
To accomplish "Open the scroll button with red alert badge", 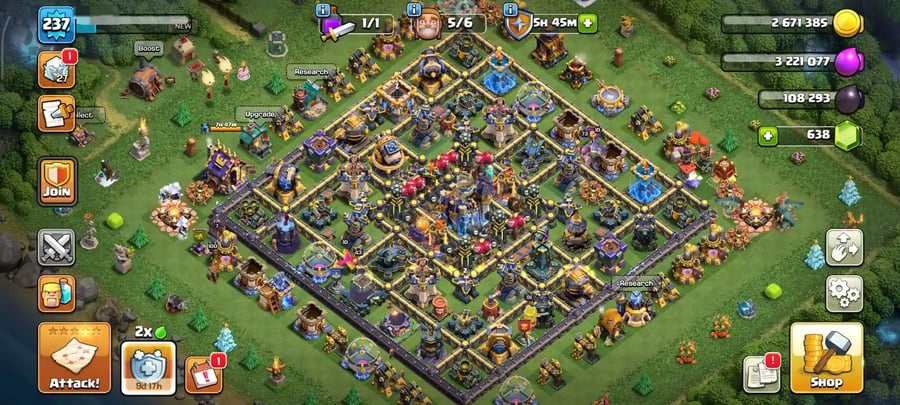I will click(x=56, y=113).
